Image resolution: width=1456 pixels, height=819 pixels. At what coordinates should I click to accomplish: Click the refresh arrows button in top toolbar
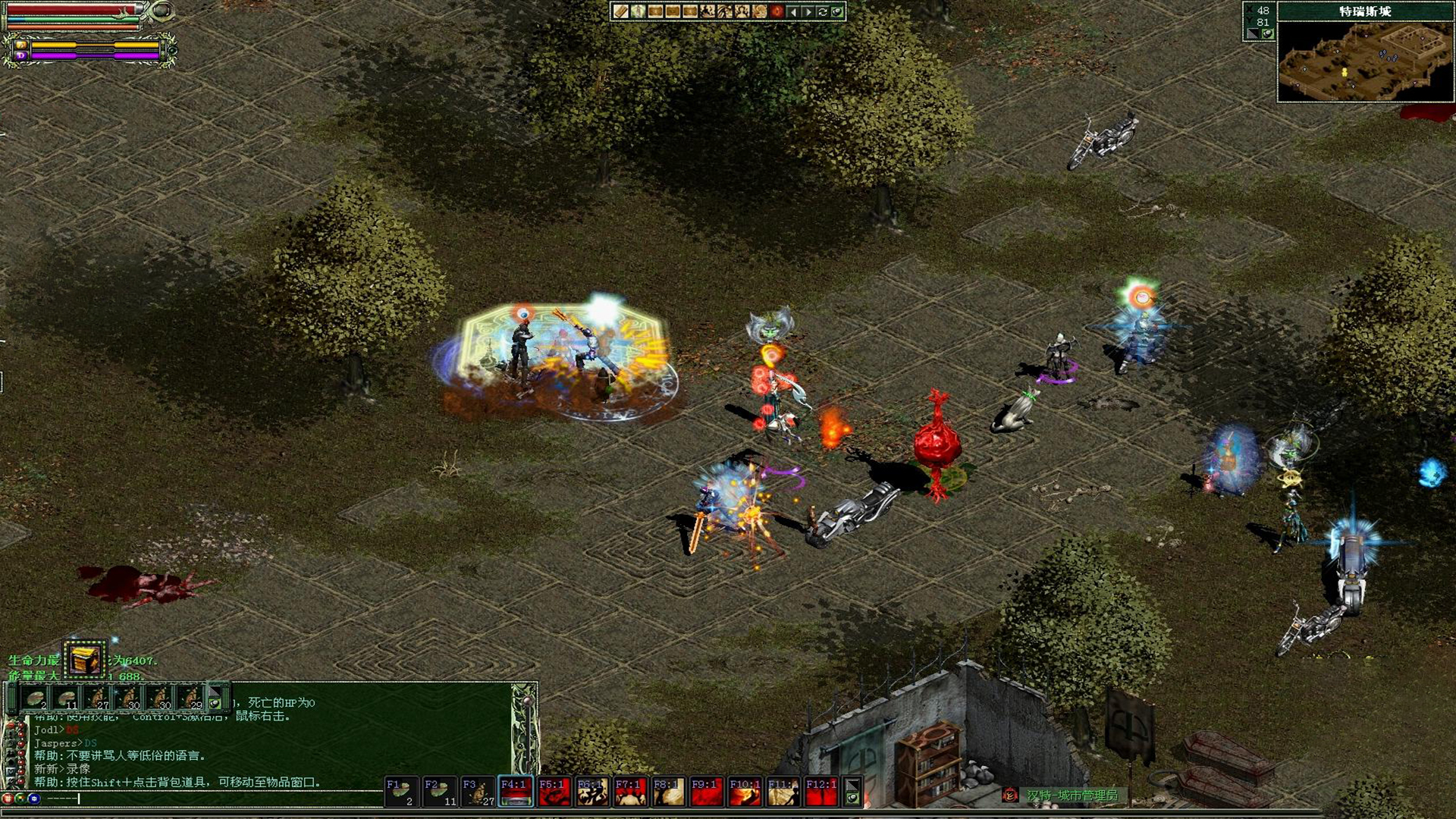coord(822,11)
